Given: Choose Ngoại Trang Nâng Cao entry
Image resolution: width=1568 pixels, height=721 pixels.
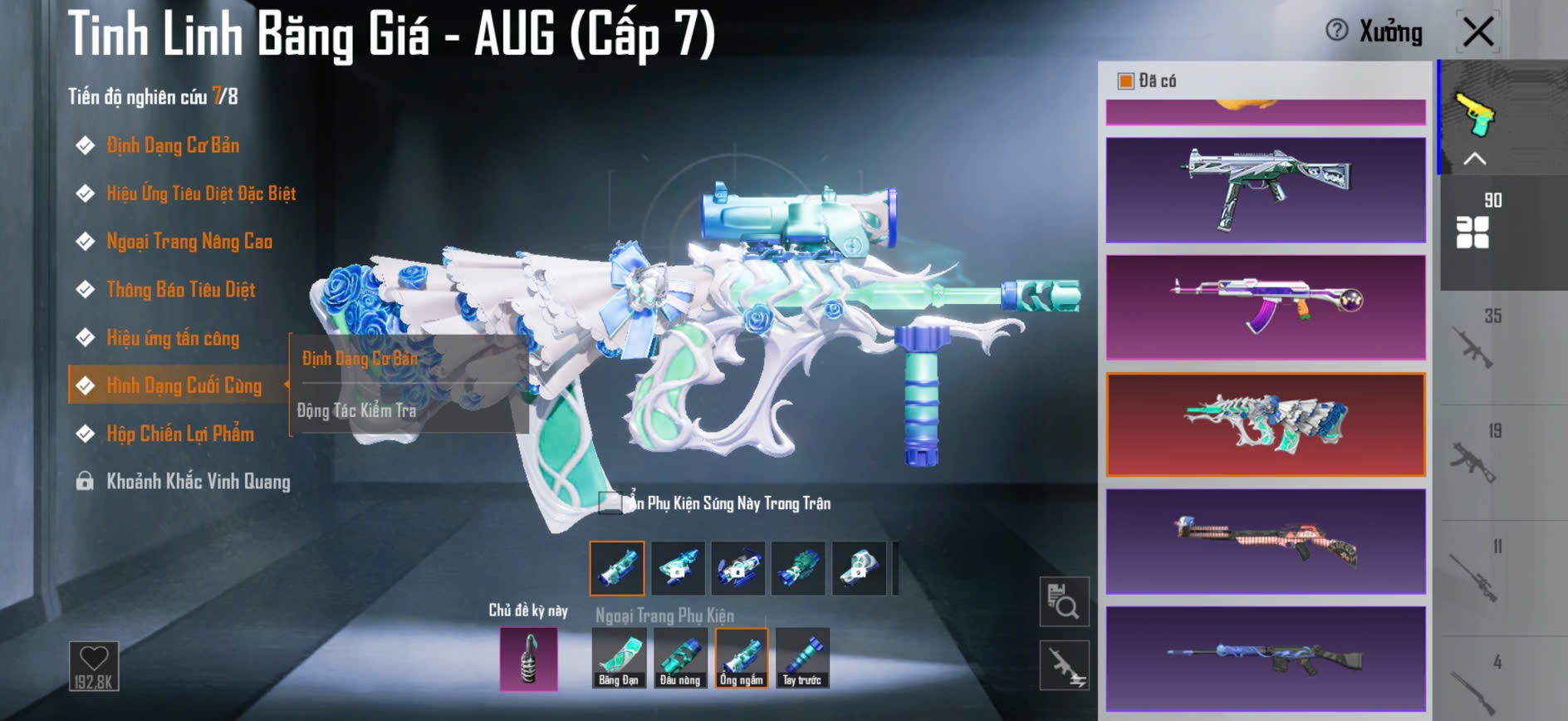Looking at the screenshot, I should point(189,243).
